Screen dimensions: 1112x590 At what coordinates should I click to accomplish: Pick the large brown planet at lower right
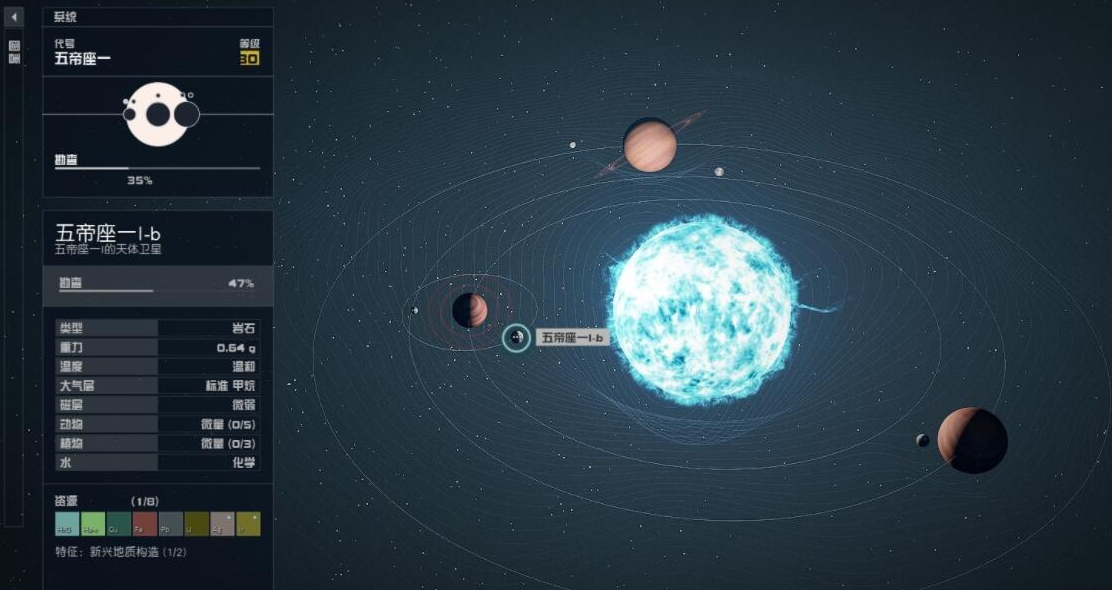click(972, 440)
